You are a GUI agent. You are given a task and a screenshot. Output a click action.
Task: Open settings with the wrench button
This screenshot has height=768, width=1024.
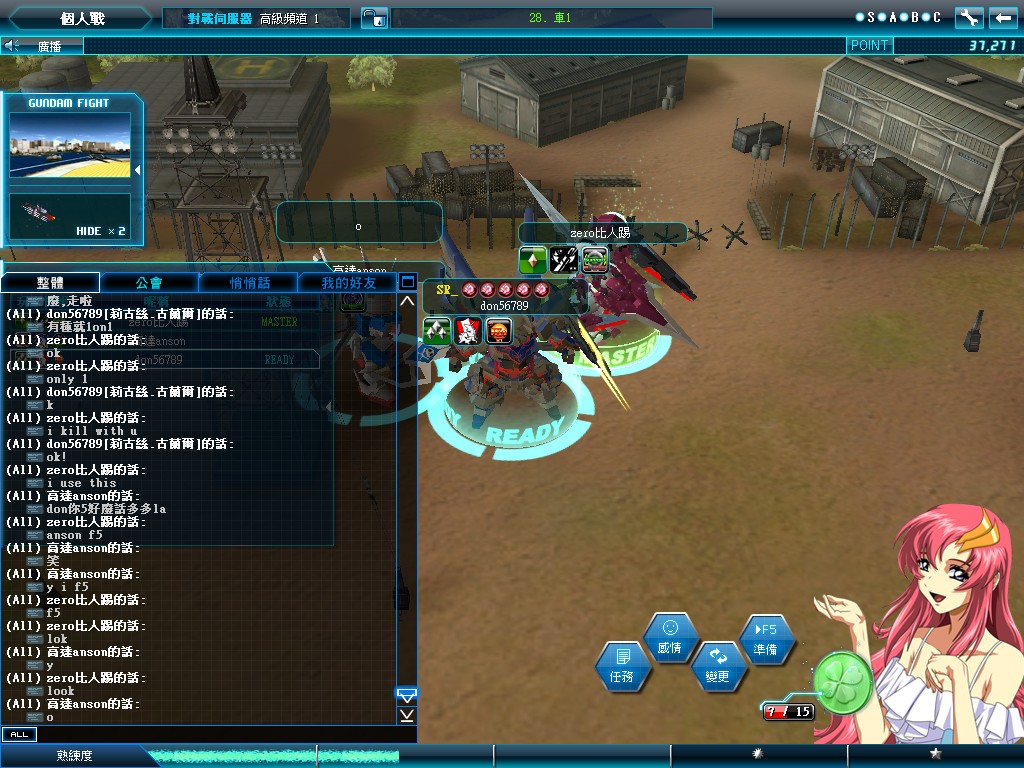pyautogui.click(x=969, y=17)
